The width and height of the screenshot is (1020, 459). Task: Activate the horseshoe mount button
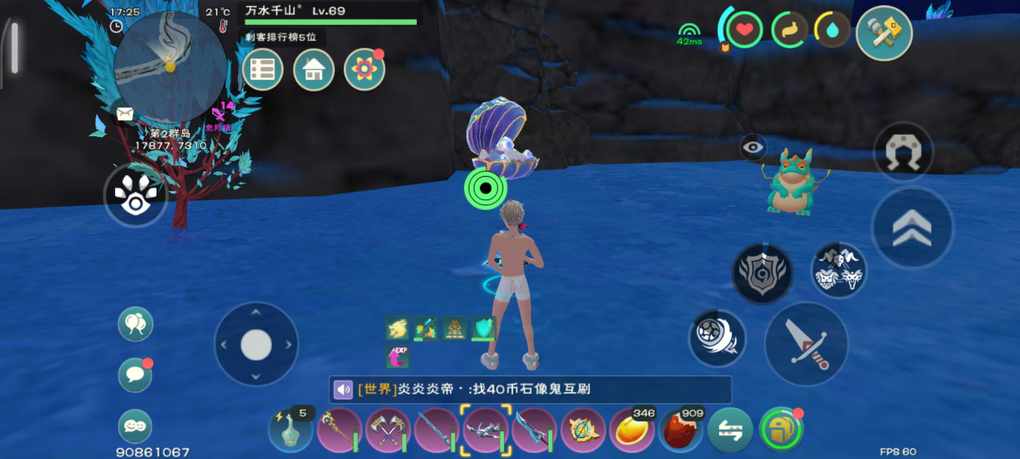903,153
